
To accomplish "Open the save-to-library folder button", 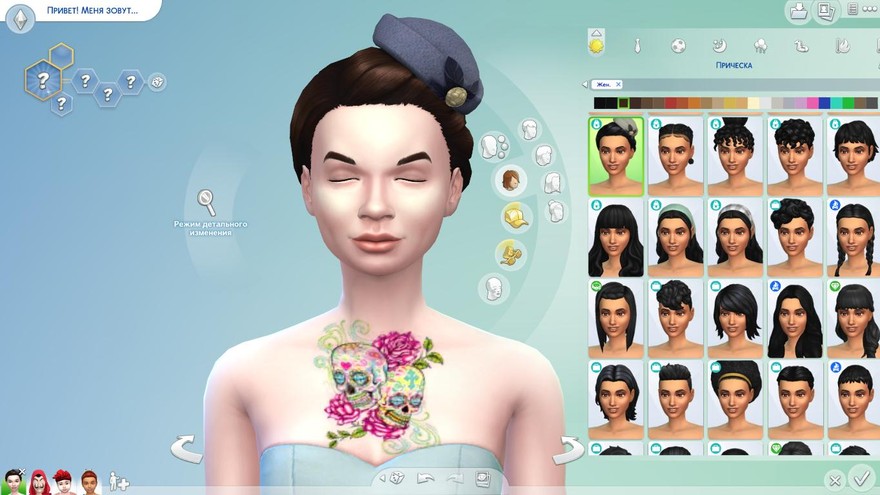I will point(800,12).
